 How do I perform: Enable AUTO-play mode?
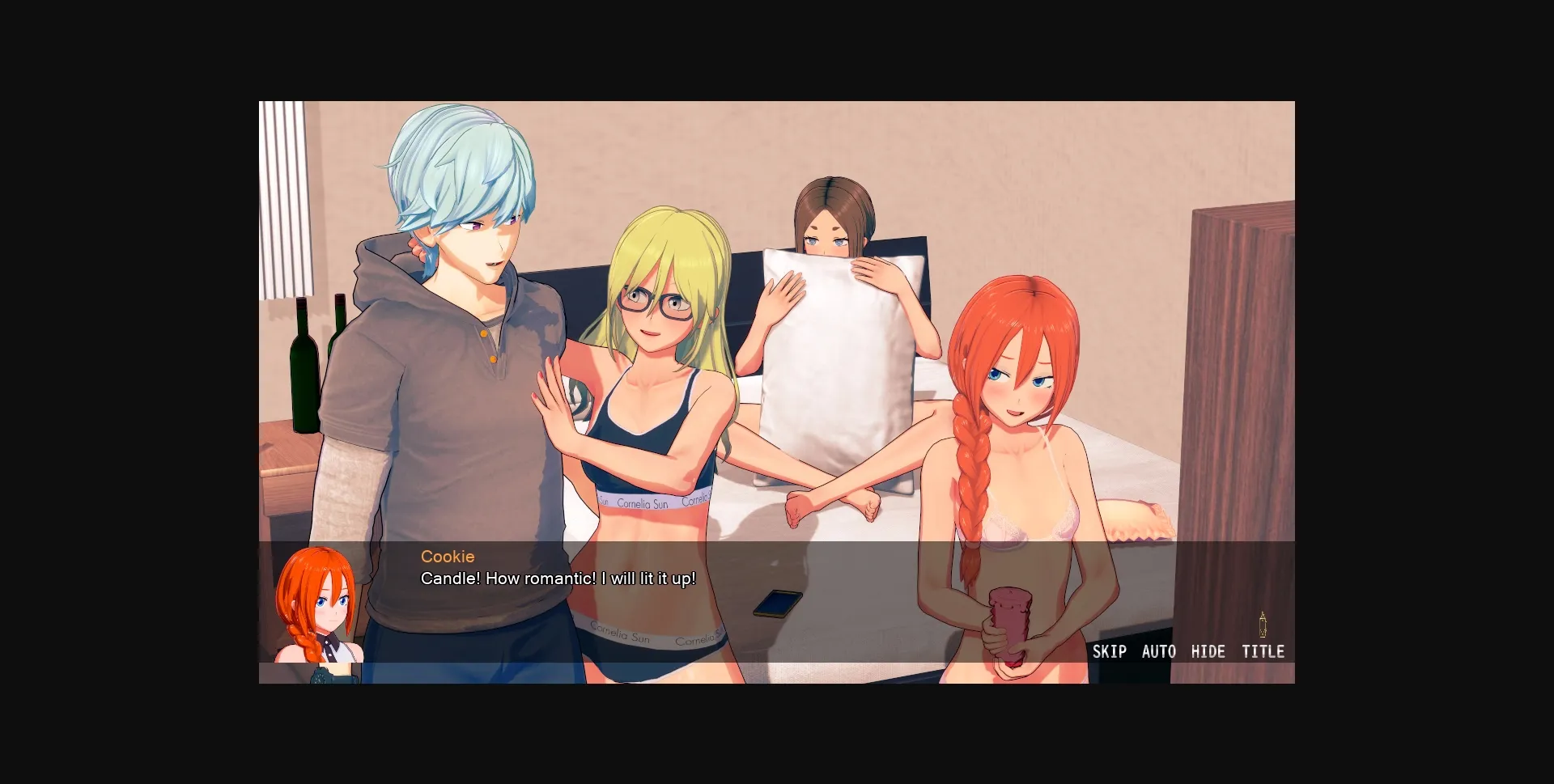(x=1159, y=651)
